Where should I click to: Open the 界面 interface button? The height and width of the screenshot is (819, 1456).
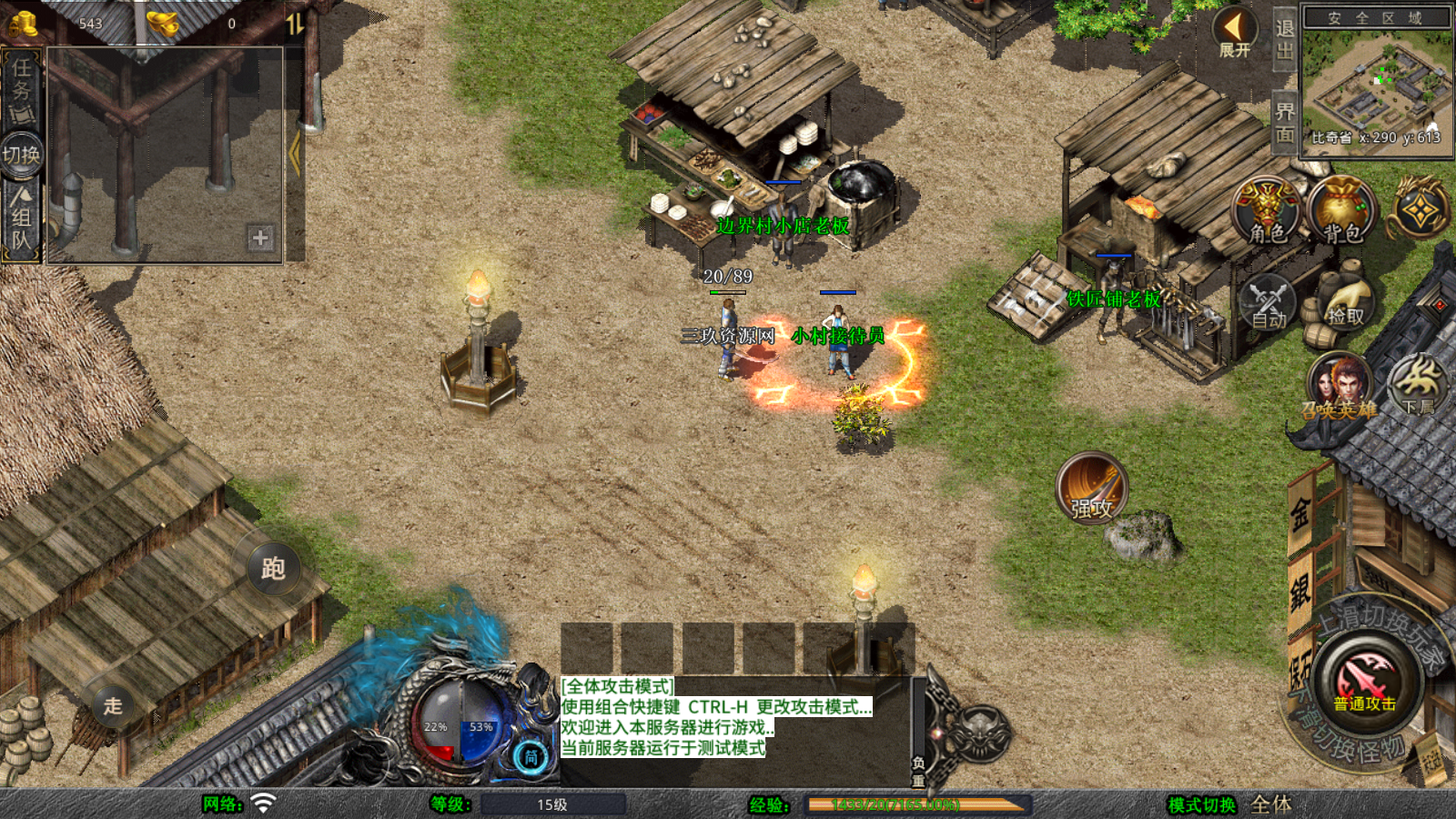pyautogui.click(x=1284, y=123)
